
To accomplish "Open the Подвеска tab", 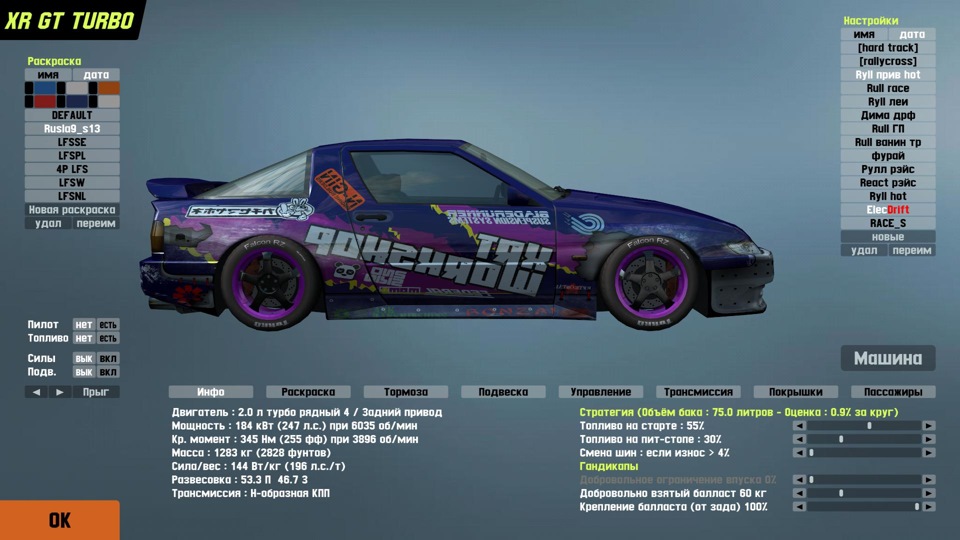I will click(503, 392).
